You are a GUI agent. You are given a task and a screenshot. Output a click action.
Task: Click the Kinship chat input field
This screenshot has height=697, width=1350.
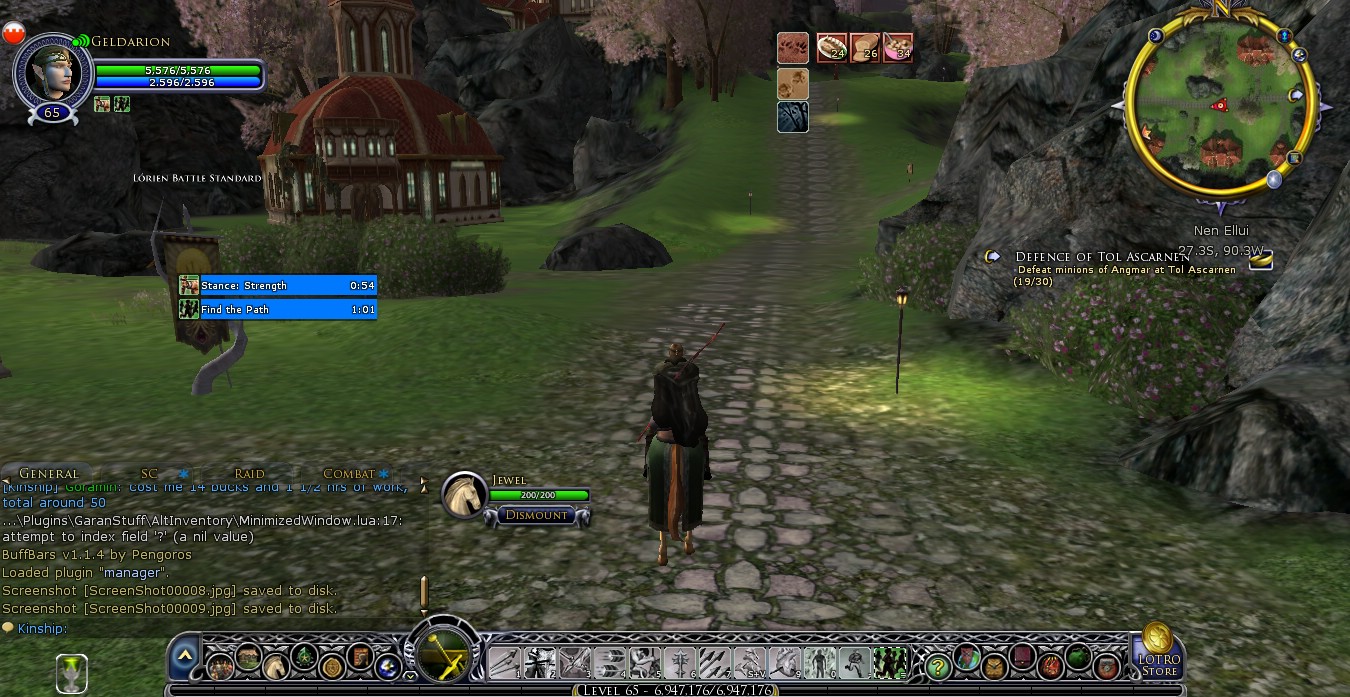point(200,628)
